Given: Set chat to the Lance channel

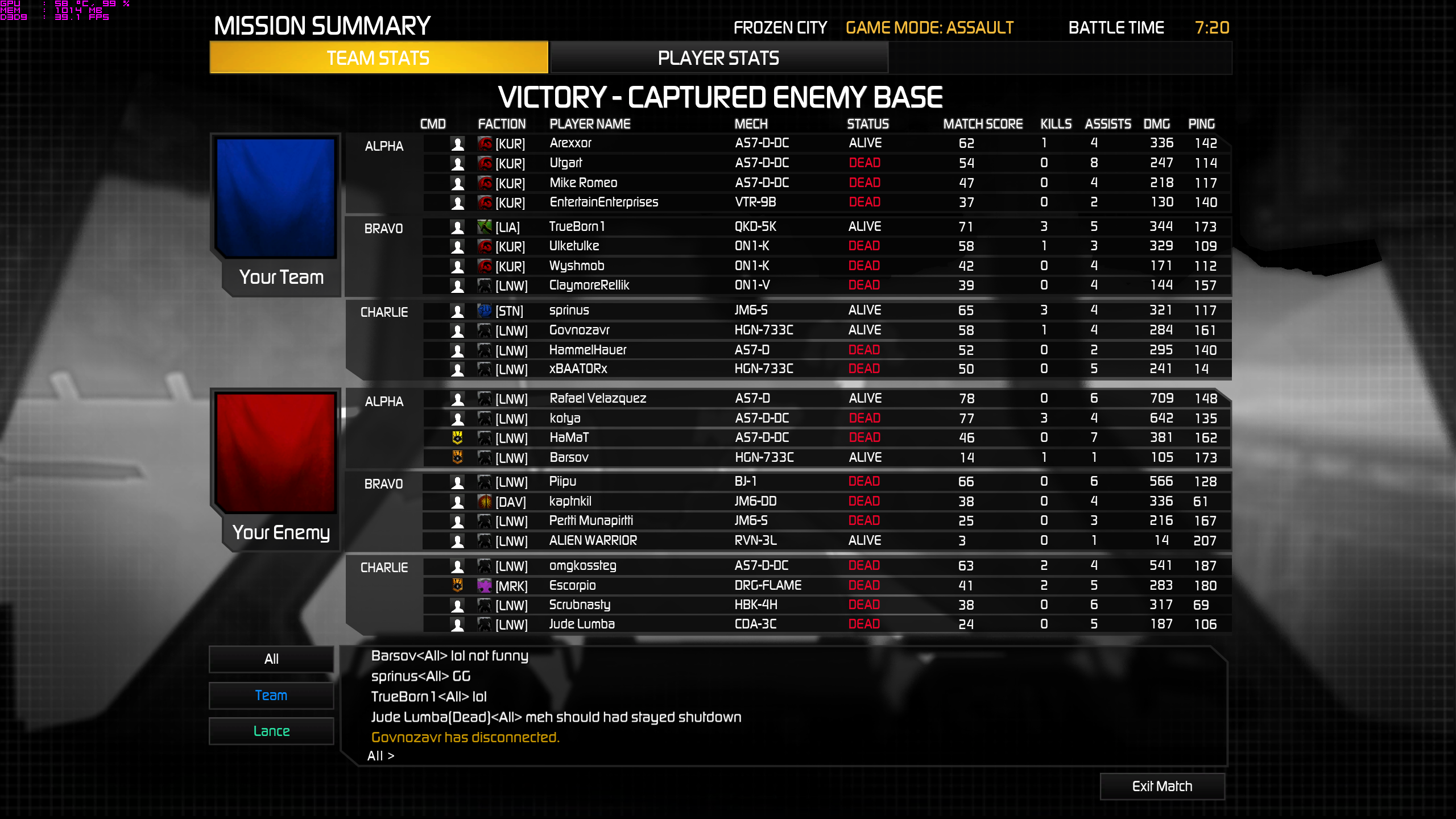Looking at the screenshot, I should 271,731.
